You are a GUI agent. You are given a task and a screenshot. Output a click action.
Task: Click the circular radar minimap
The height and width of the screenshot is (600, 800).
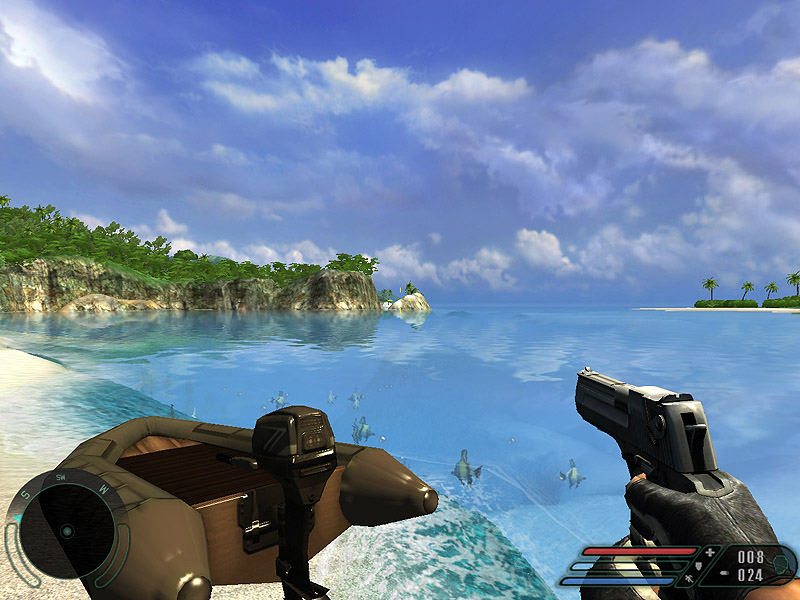coord(66,527)
